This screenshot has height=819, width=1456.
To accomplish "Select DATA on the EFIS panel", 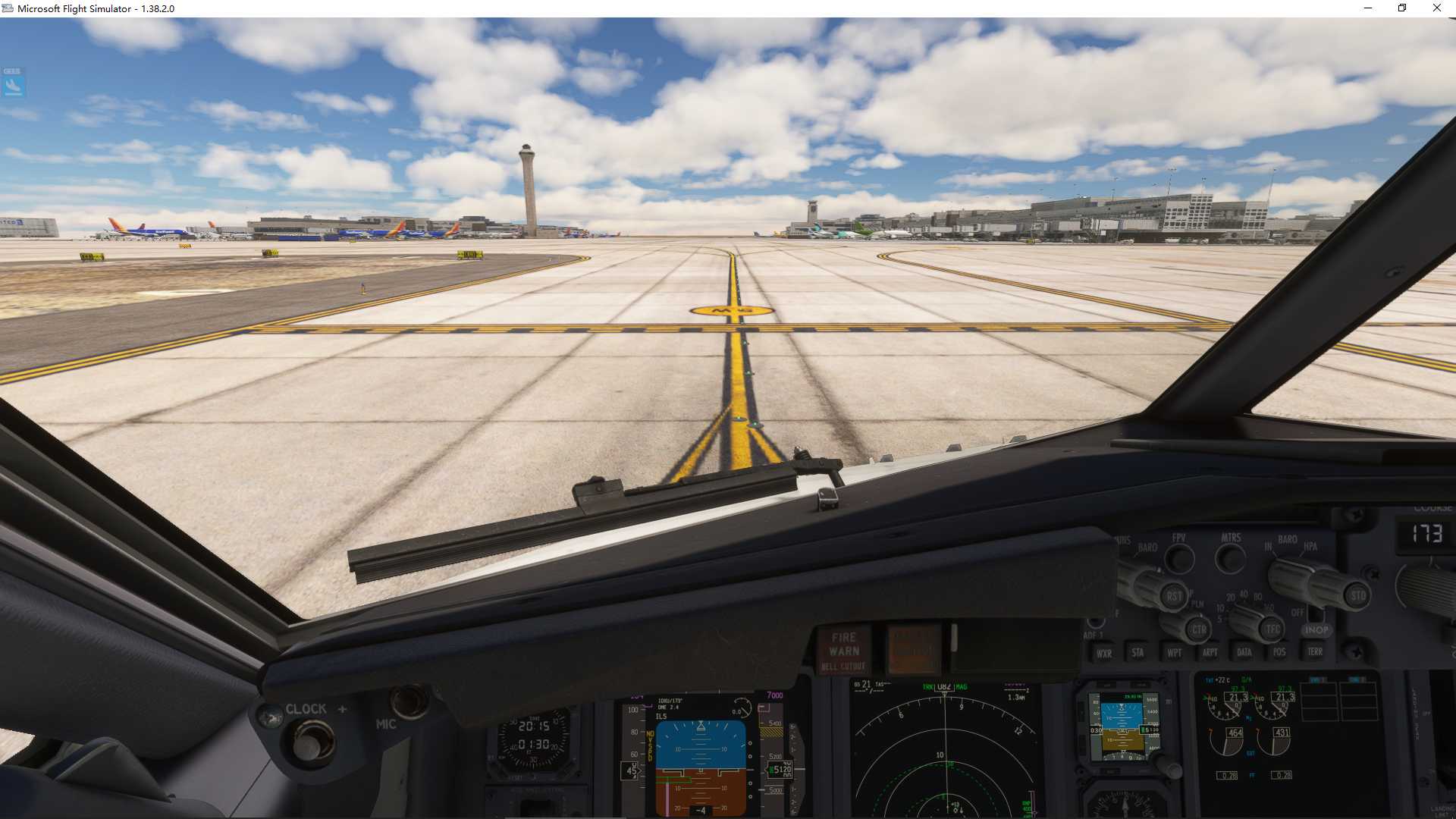I will click(1244, 652).
